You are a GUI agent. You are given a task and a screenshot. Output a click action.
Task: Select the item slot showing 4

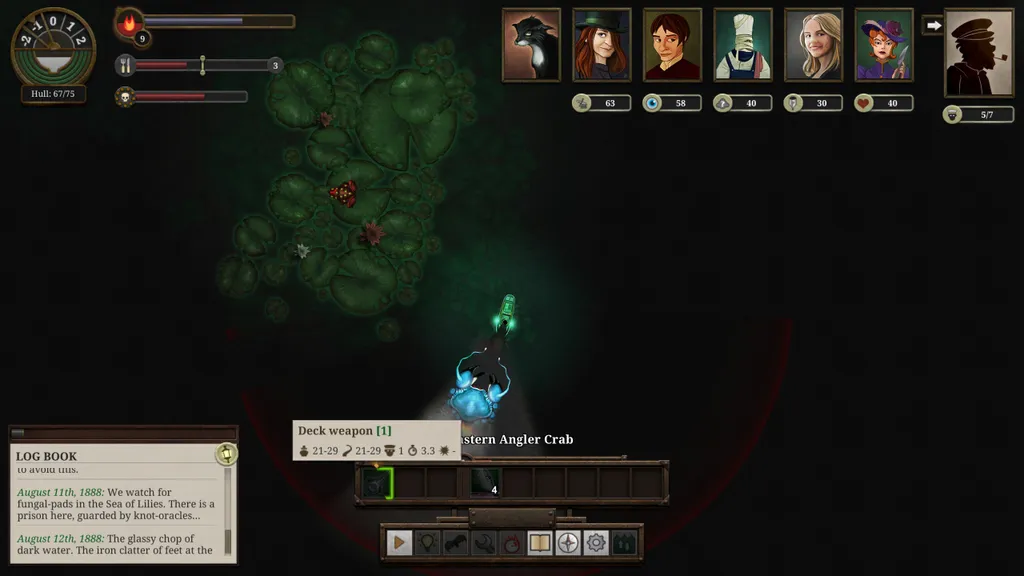(x=485, y=483)
